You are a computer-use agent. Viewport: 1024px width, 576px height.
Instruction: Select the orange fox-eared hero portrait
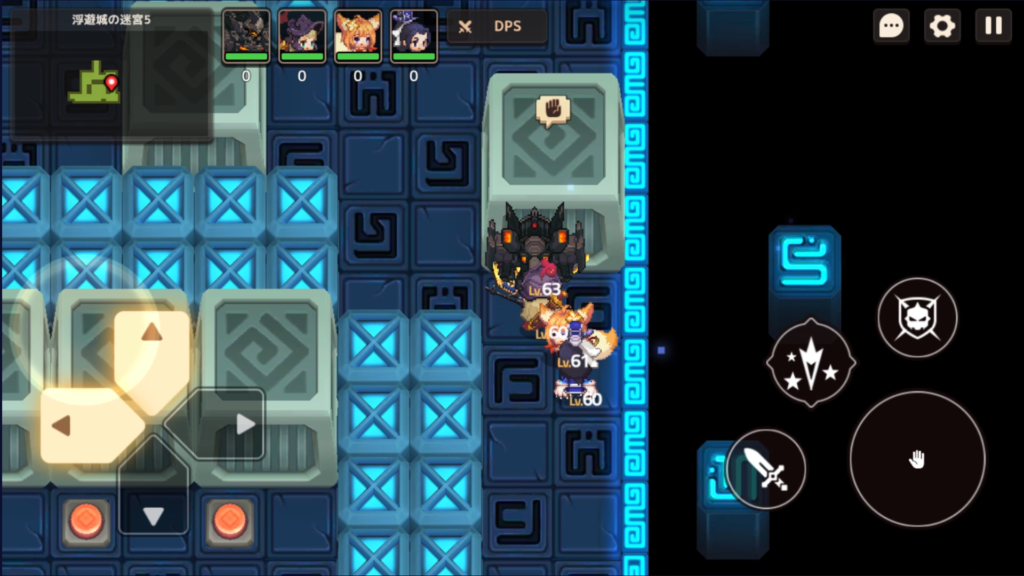[358, 35]
